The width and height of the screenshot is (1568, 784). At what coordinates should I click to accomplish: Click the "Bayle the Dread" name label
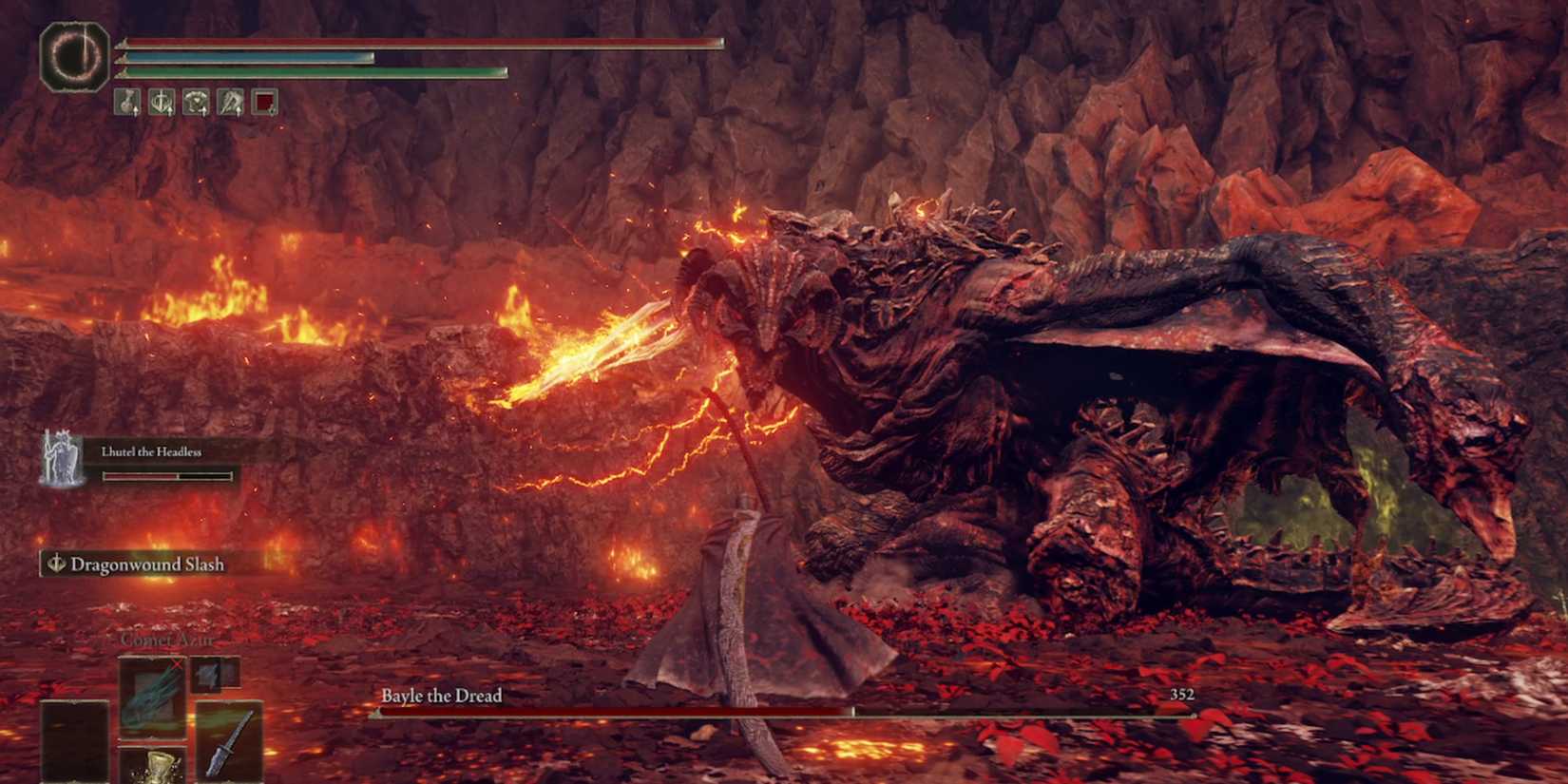tap(441, 697)
